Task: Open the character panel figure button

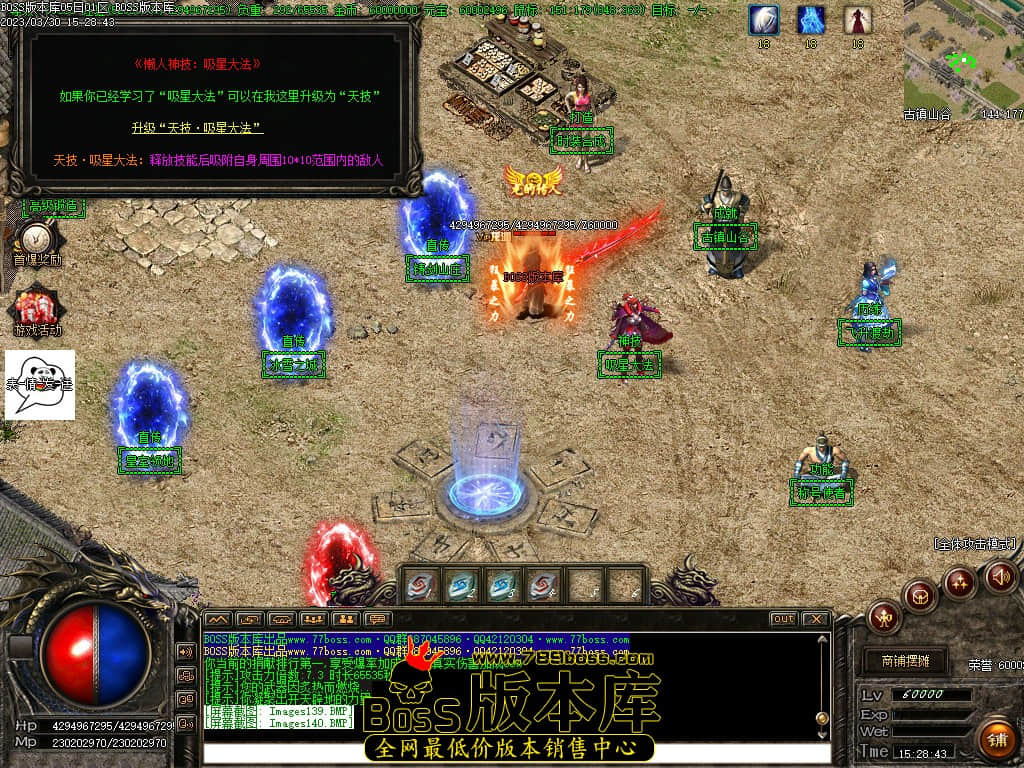Action: pyautogui.click(x=884, y=617)
